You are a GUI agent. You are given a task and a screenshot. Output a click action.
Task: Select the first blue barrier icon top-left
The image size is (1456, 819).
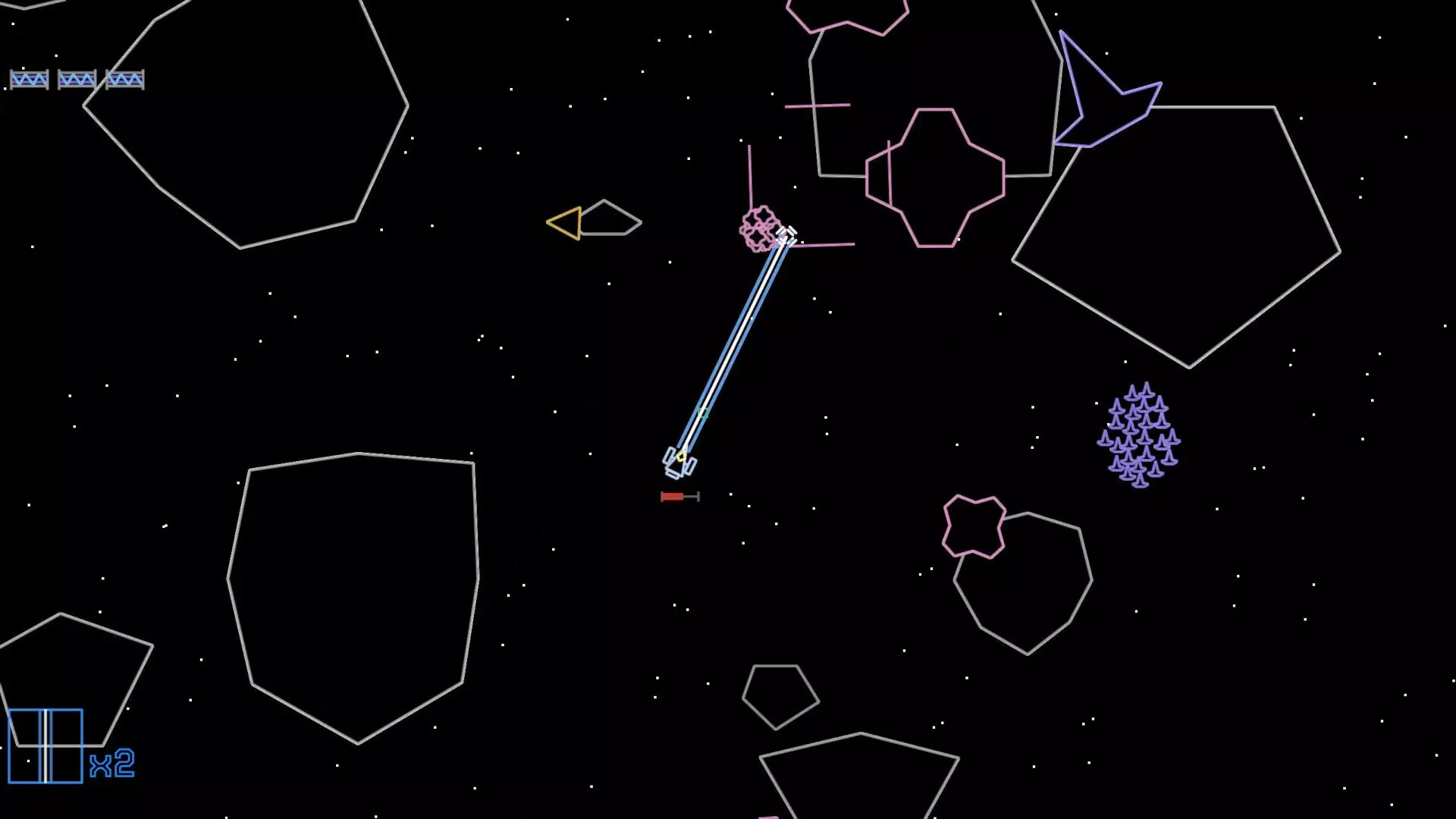(30, 79)
